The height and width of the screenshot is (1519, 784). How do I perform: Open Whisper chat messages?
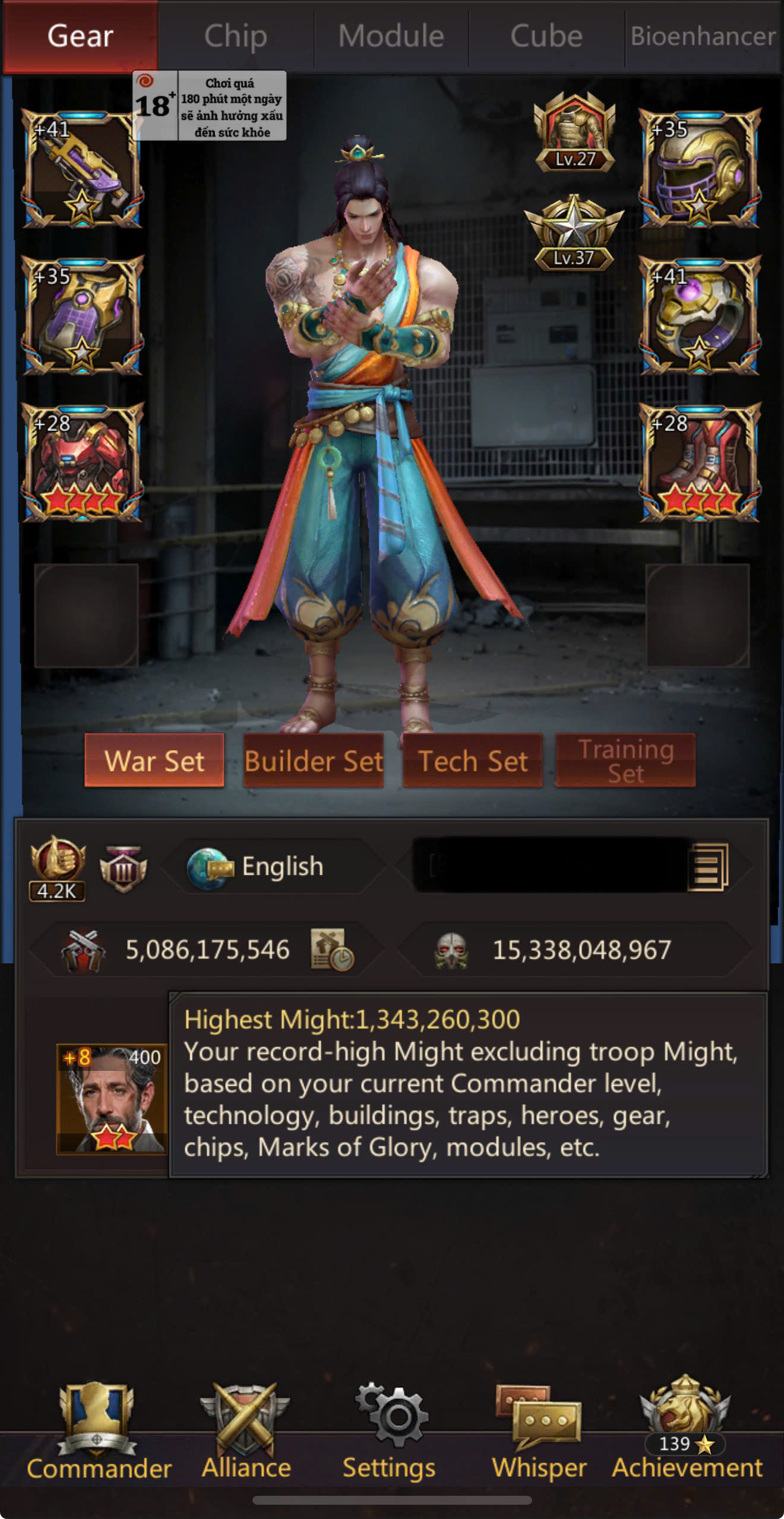pos(539,1432)
